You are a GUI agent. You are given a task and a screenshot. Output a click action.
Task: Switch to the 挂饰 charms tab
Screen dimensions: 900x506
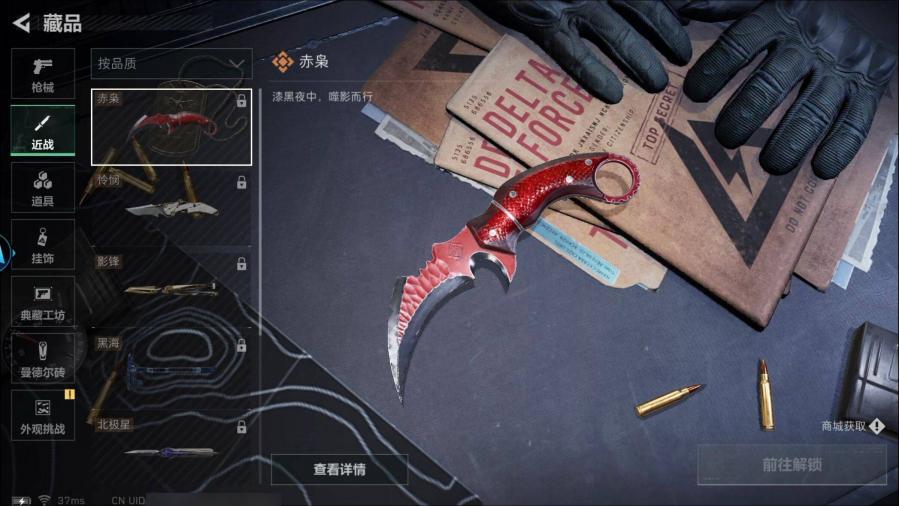coord(42,244)
